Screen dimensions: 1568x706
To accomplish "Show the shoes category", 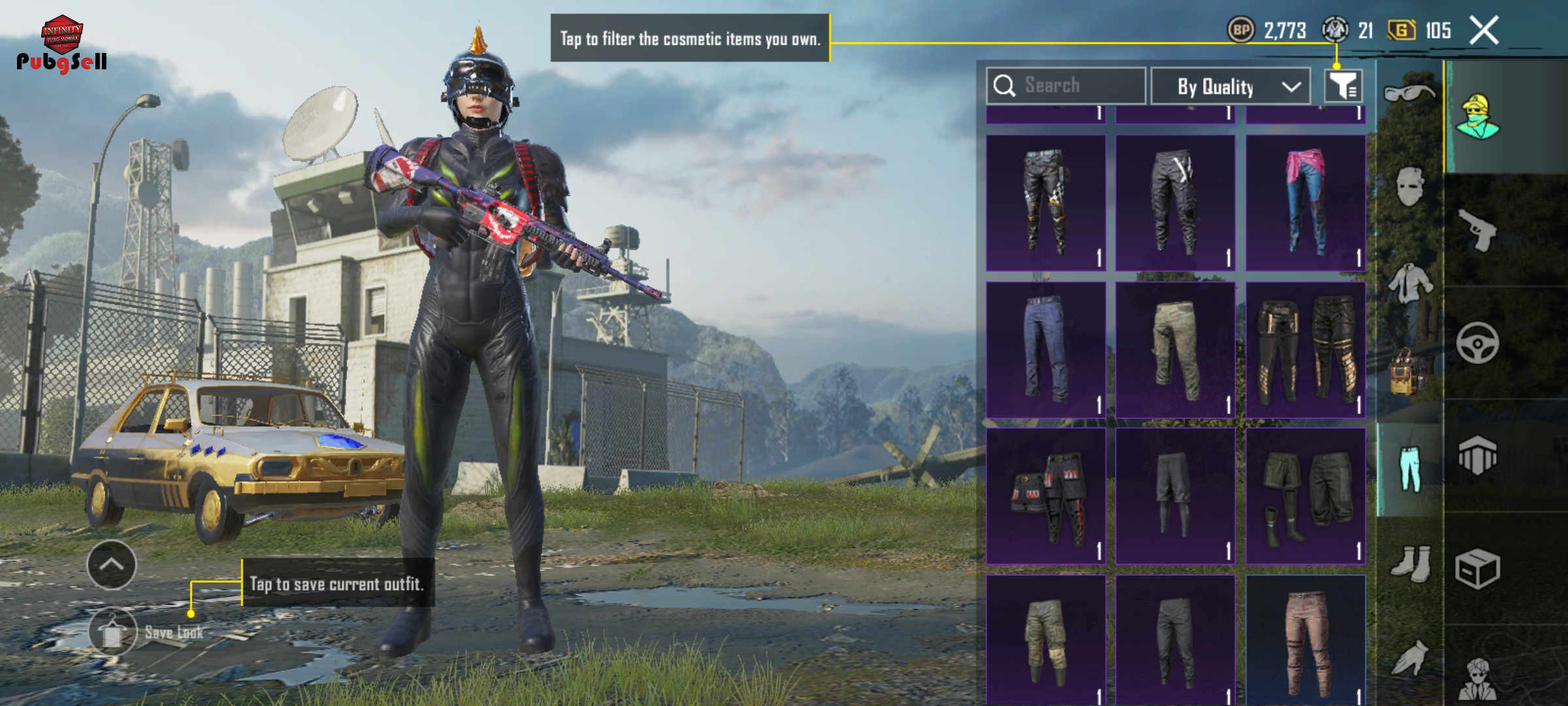I will point(1409,562).
